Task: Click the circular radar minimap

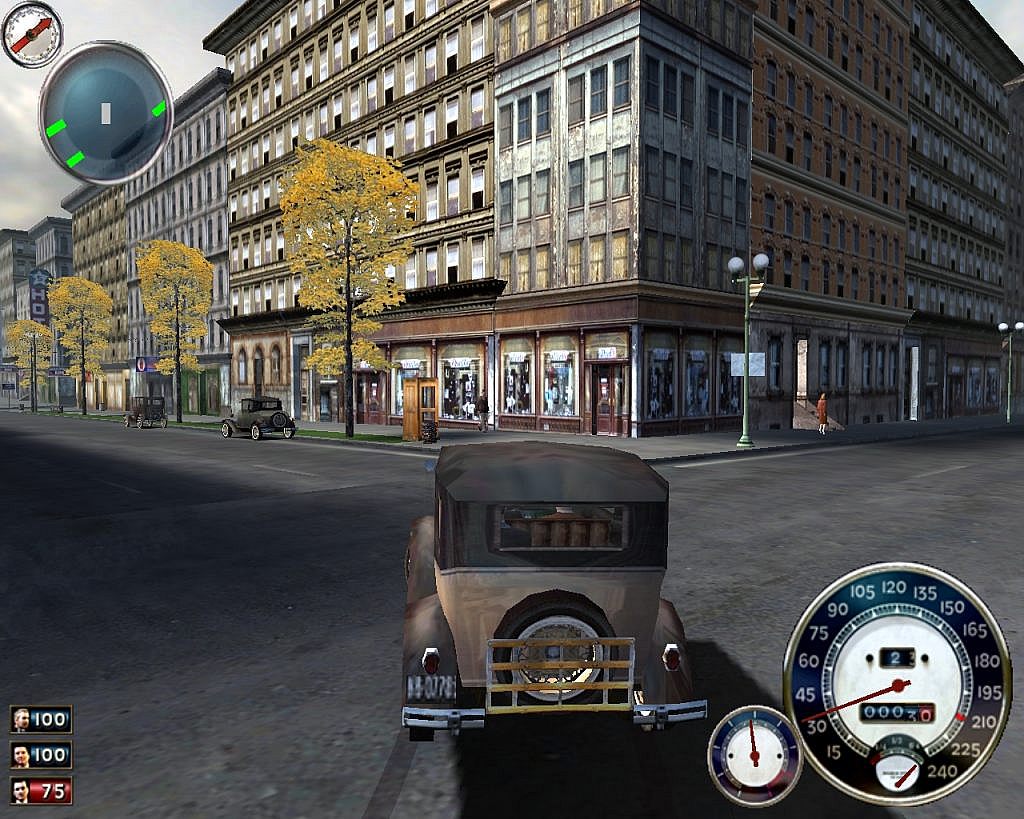Action: point(105,112)
